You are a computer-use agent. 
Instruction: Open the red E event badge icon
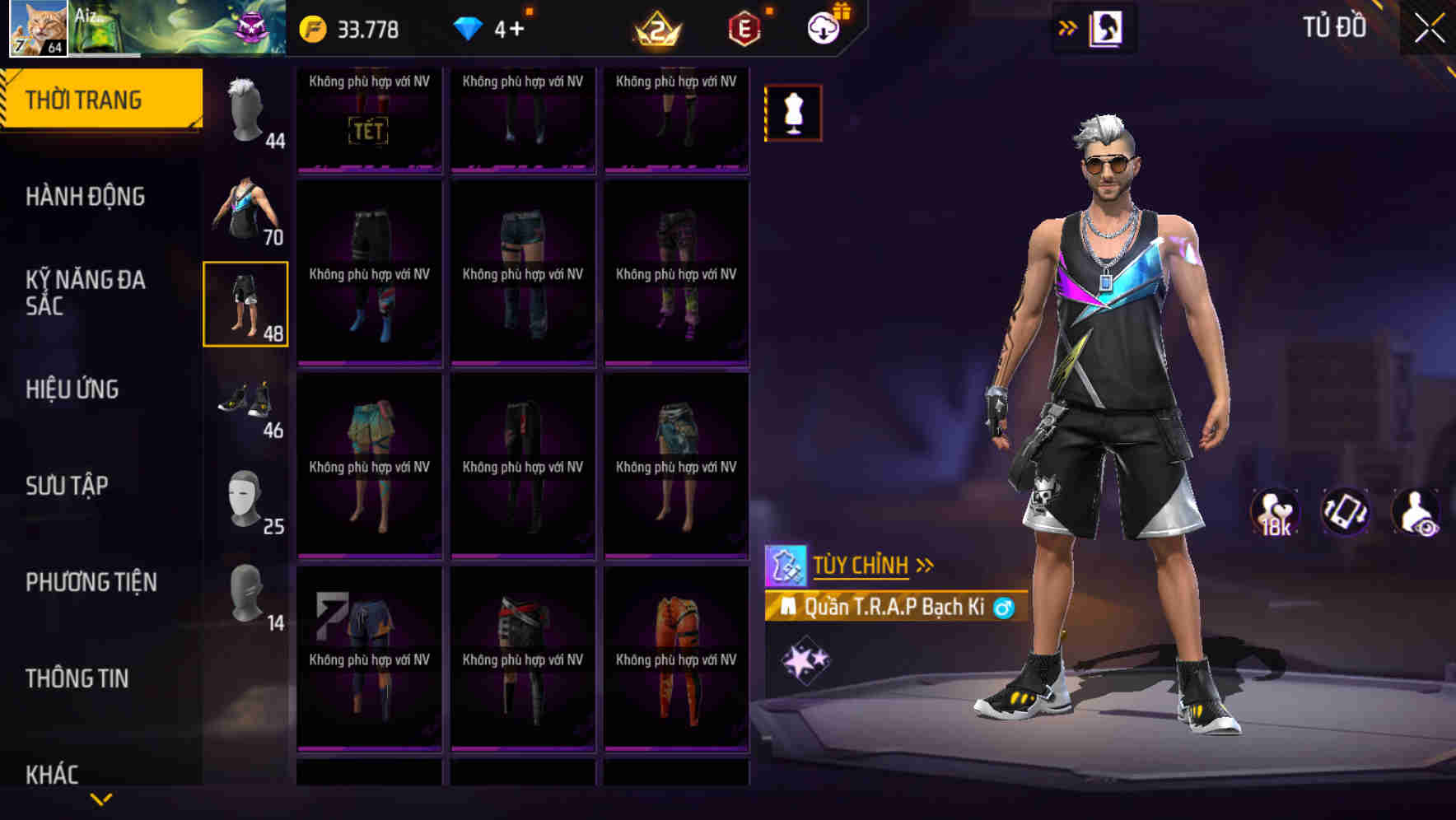(x=744, y=27)
